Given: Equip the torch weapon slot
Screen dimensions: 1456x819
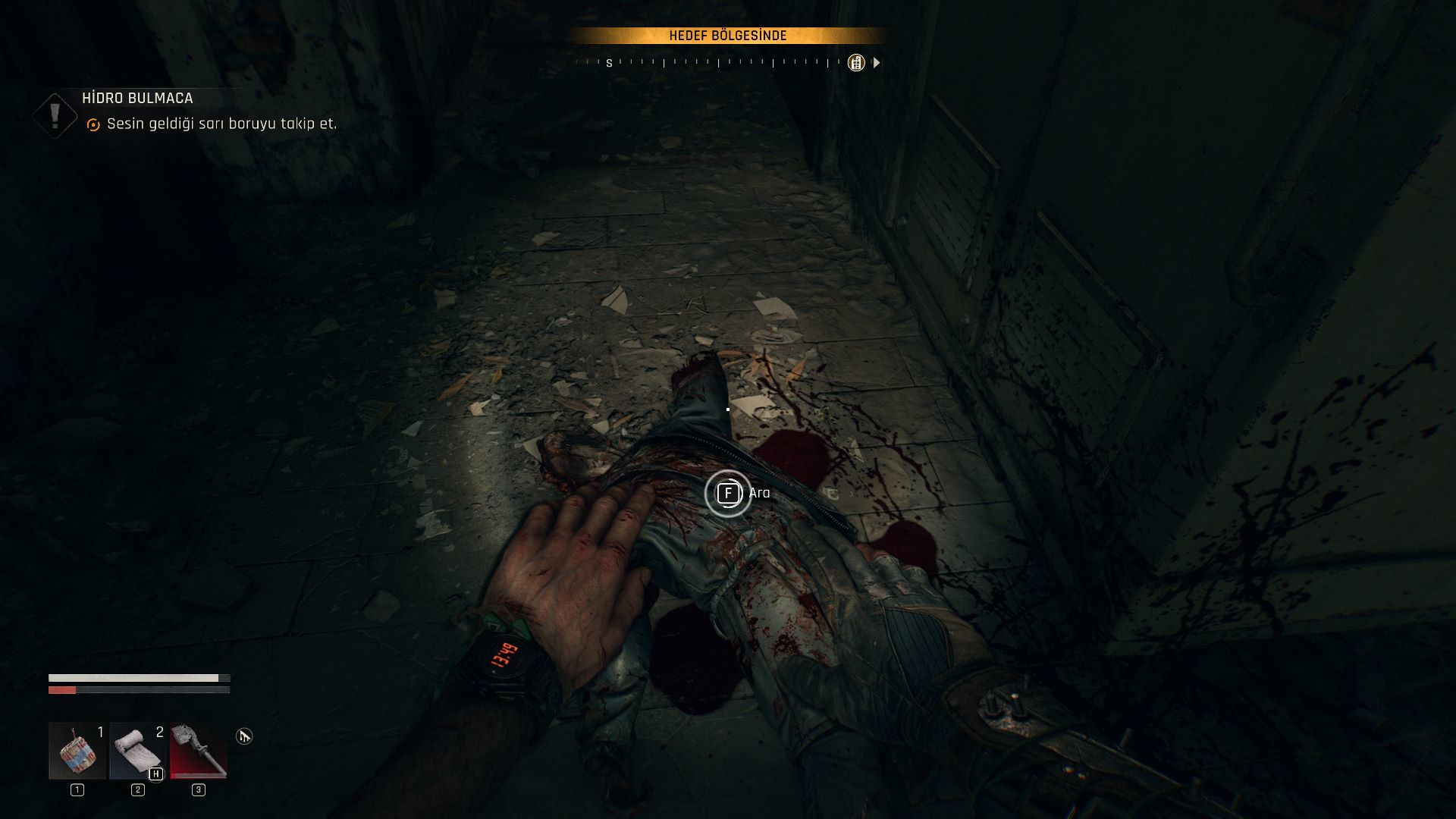Looking at the screenshot, I should 198,751.
